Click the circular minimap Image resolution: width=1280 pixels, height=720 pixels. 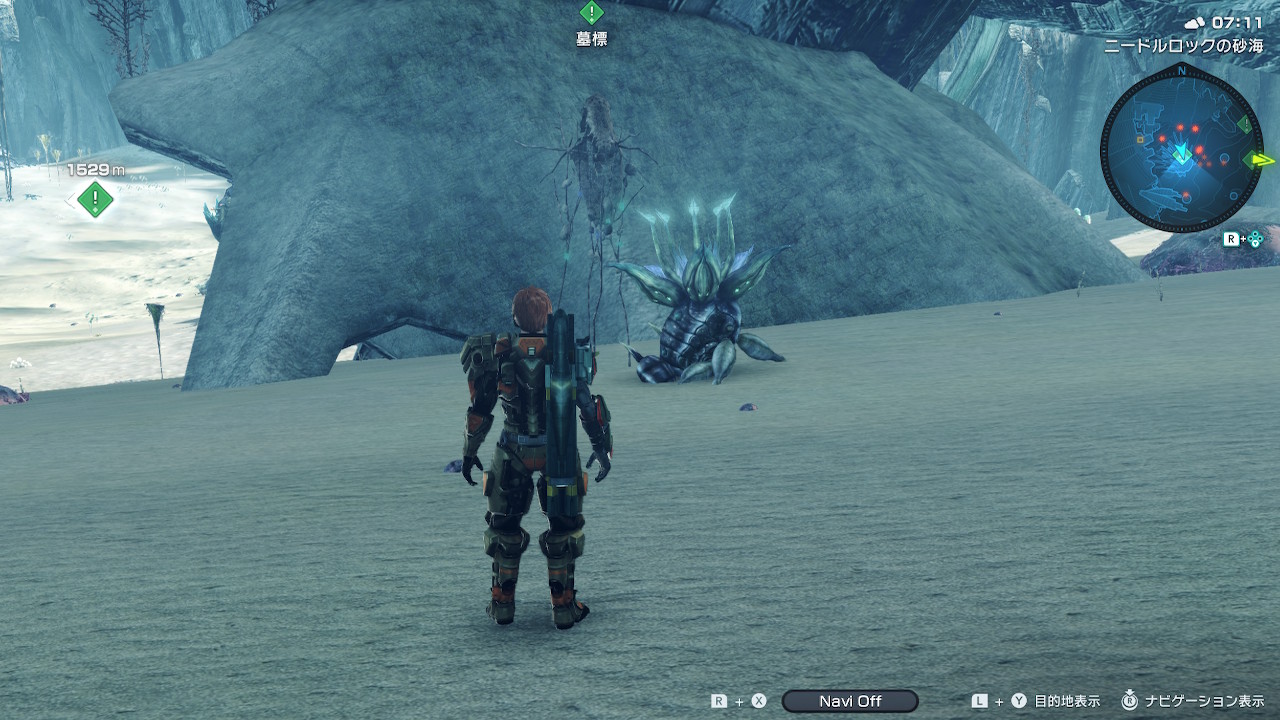click(x=1182, y=153)
